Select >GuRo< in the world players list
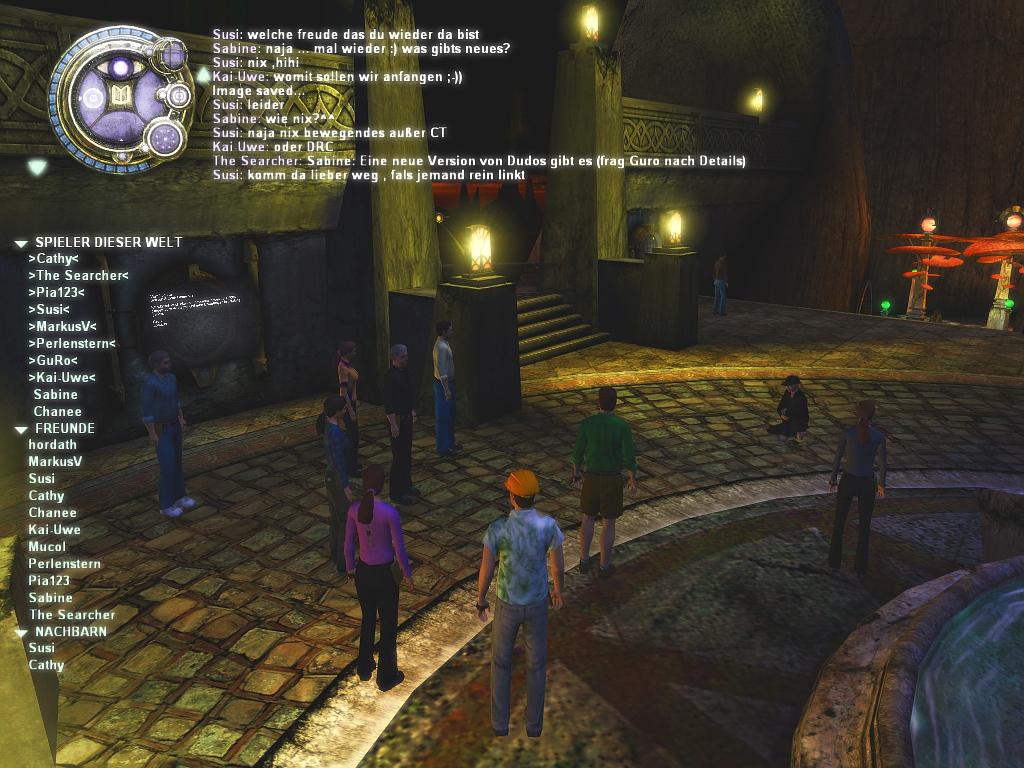This screenshot has width=1024, height=768. click(53, 360)
